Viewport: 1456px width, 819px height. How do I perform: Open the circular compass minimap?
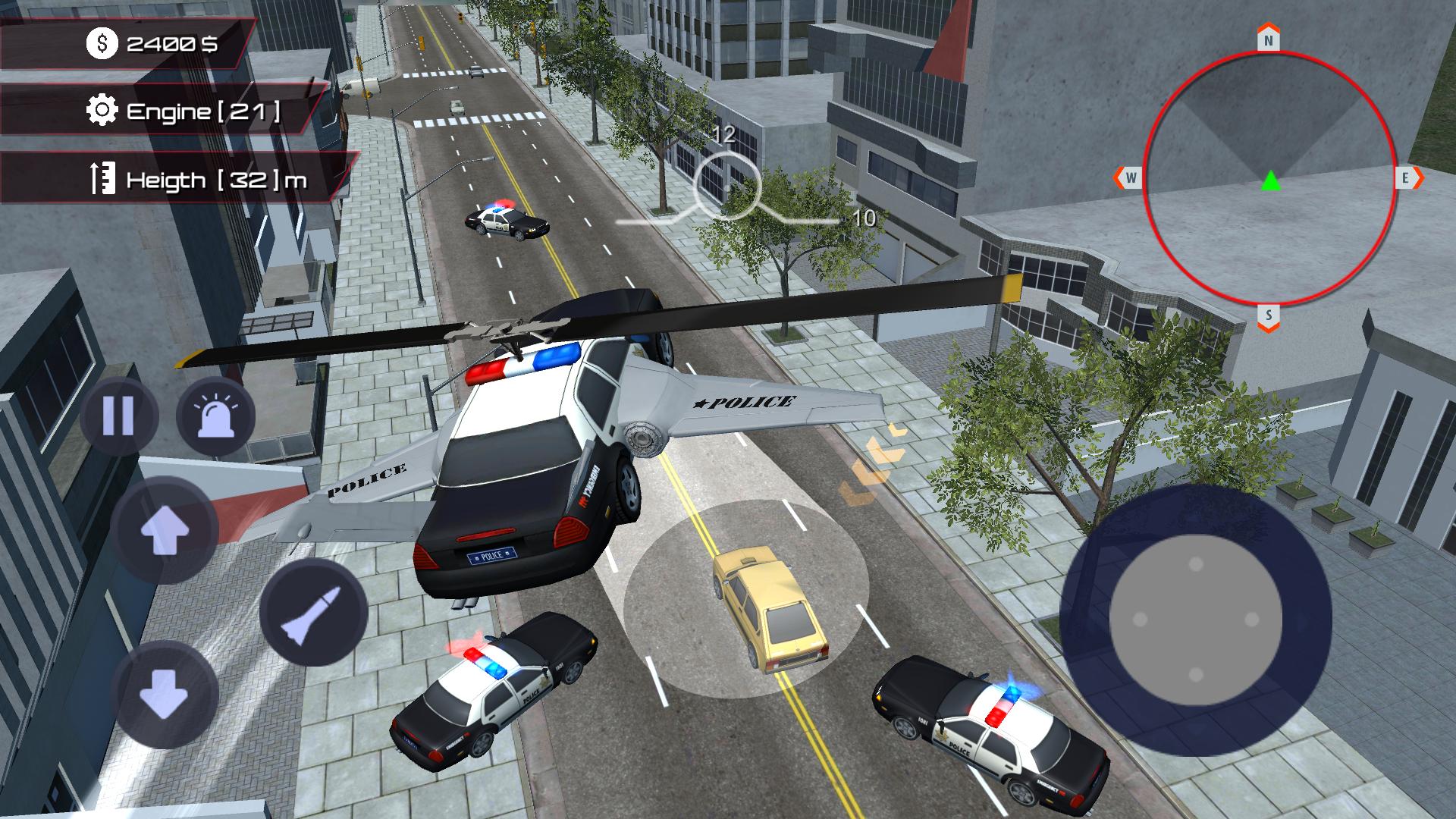[1269, 179]
